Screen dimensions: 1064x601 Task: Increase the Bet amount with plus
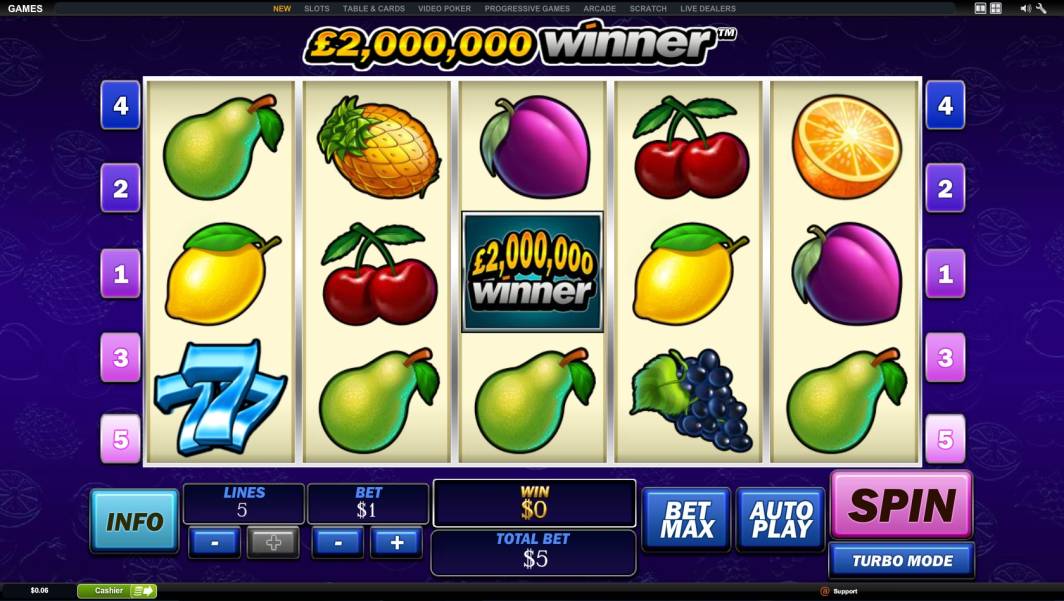397,543
